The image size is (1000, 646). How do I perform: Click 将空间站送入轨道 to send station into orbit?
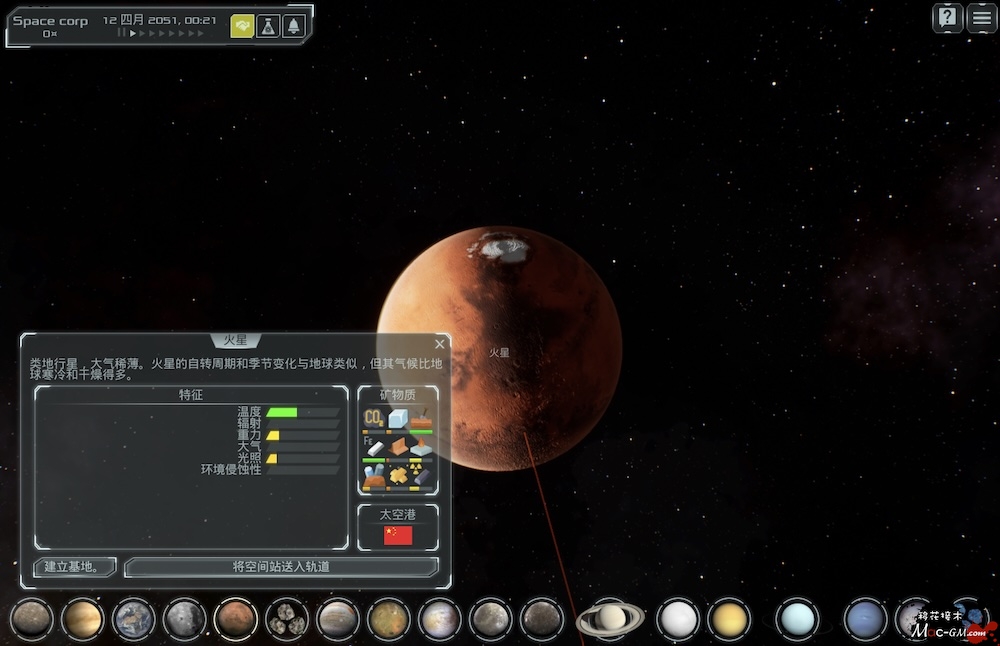pos(281,567)
